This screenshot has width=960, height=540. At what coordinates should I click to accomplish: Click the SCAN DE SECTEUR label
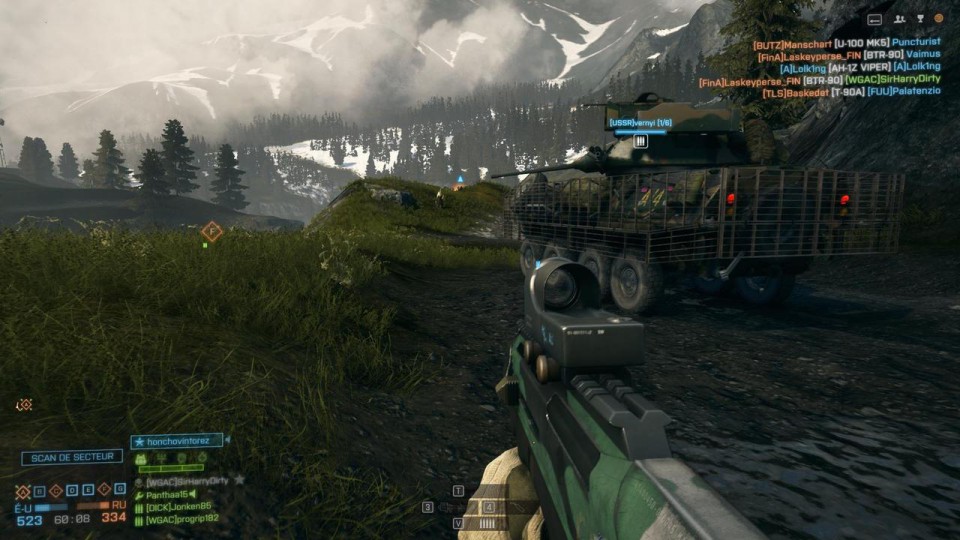coord(72,457)
